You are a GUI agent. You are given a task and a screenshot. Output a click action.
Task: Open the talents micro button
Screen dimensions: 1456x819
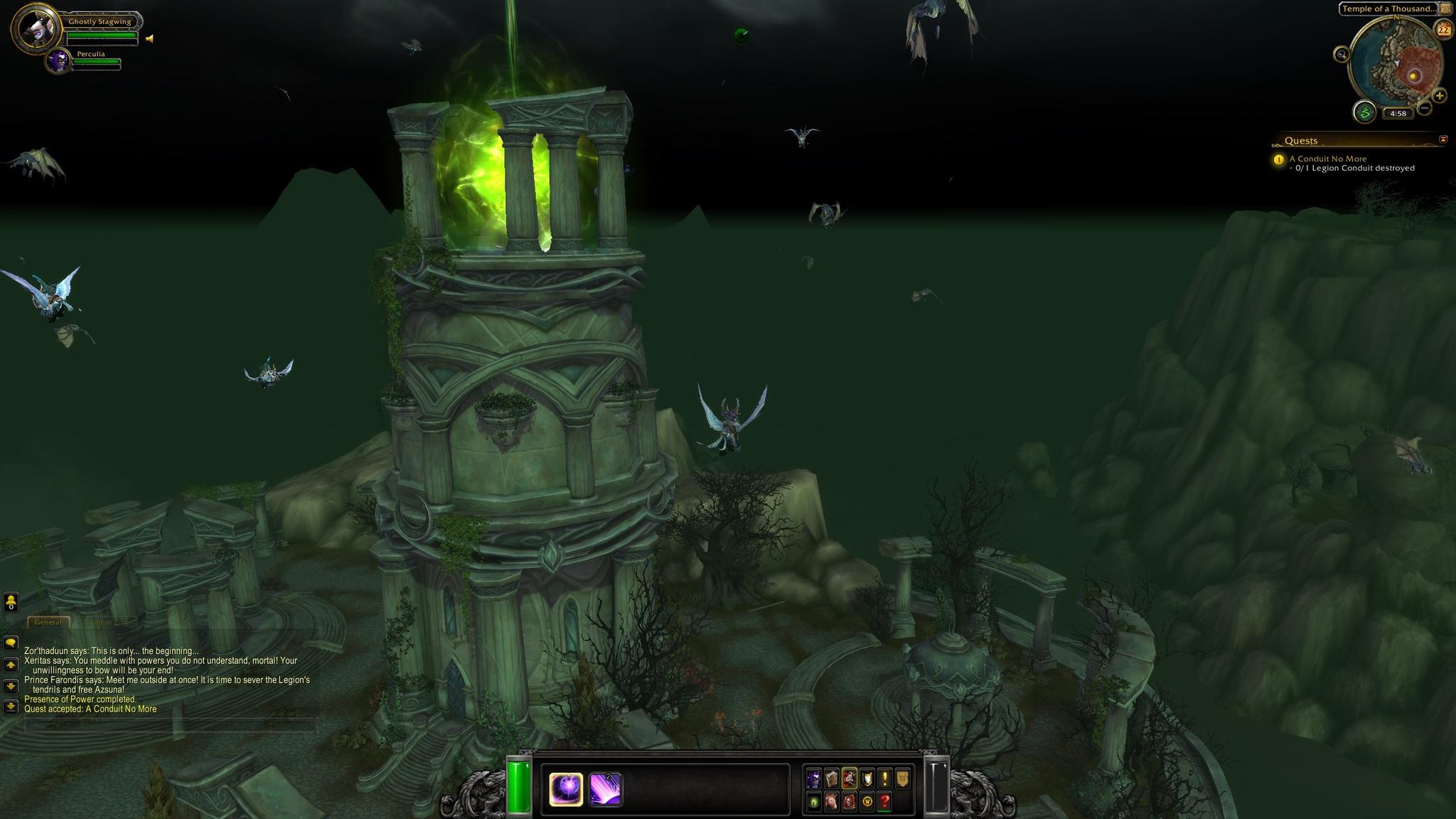(x=849, y=778)
